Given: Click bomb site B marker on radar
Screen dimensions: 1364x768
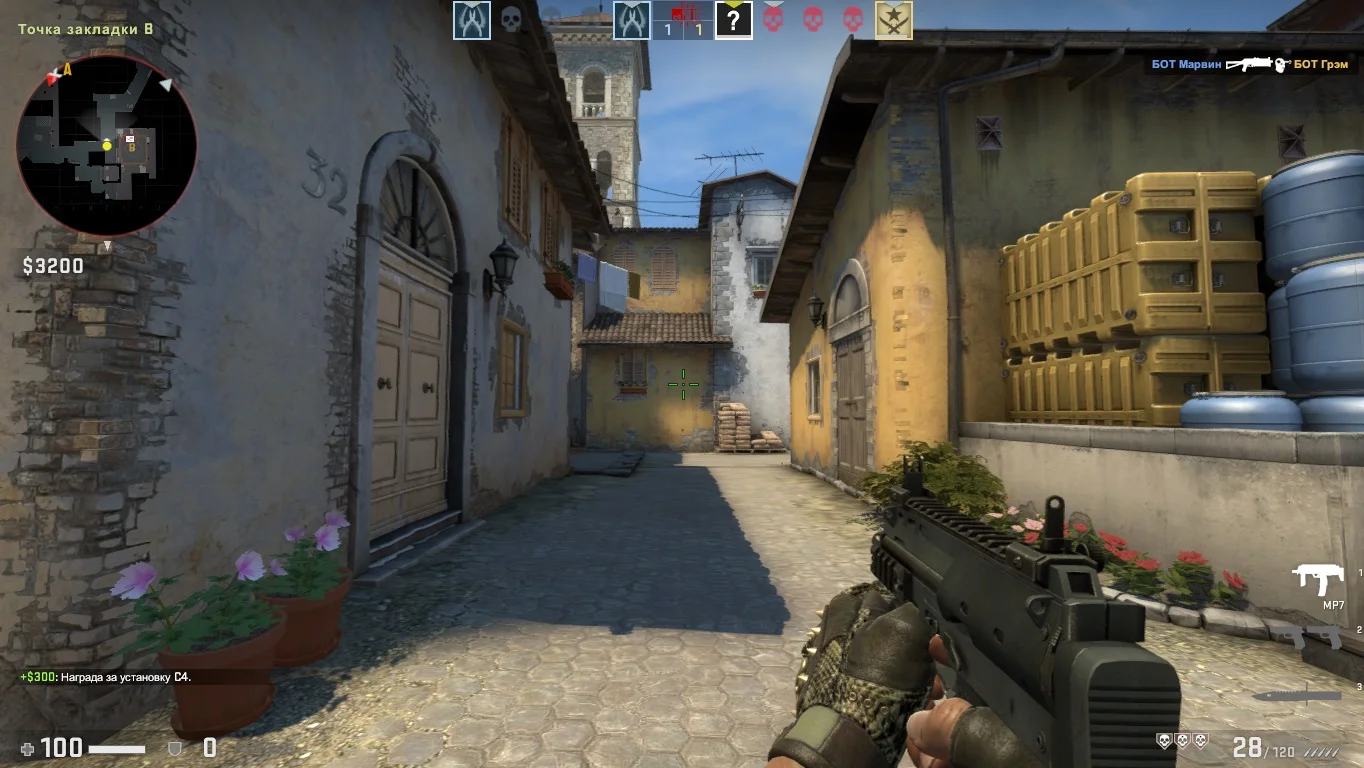Looking at the screenshot, I should click(x=131, y=146).
